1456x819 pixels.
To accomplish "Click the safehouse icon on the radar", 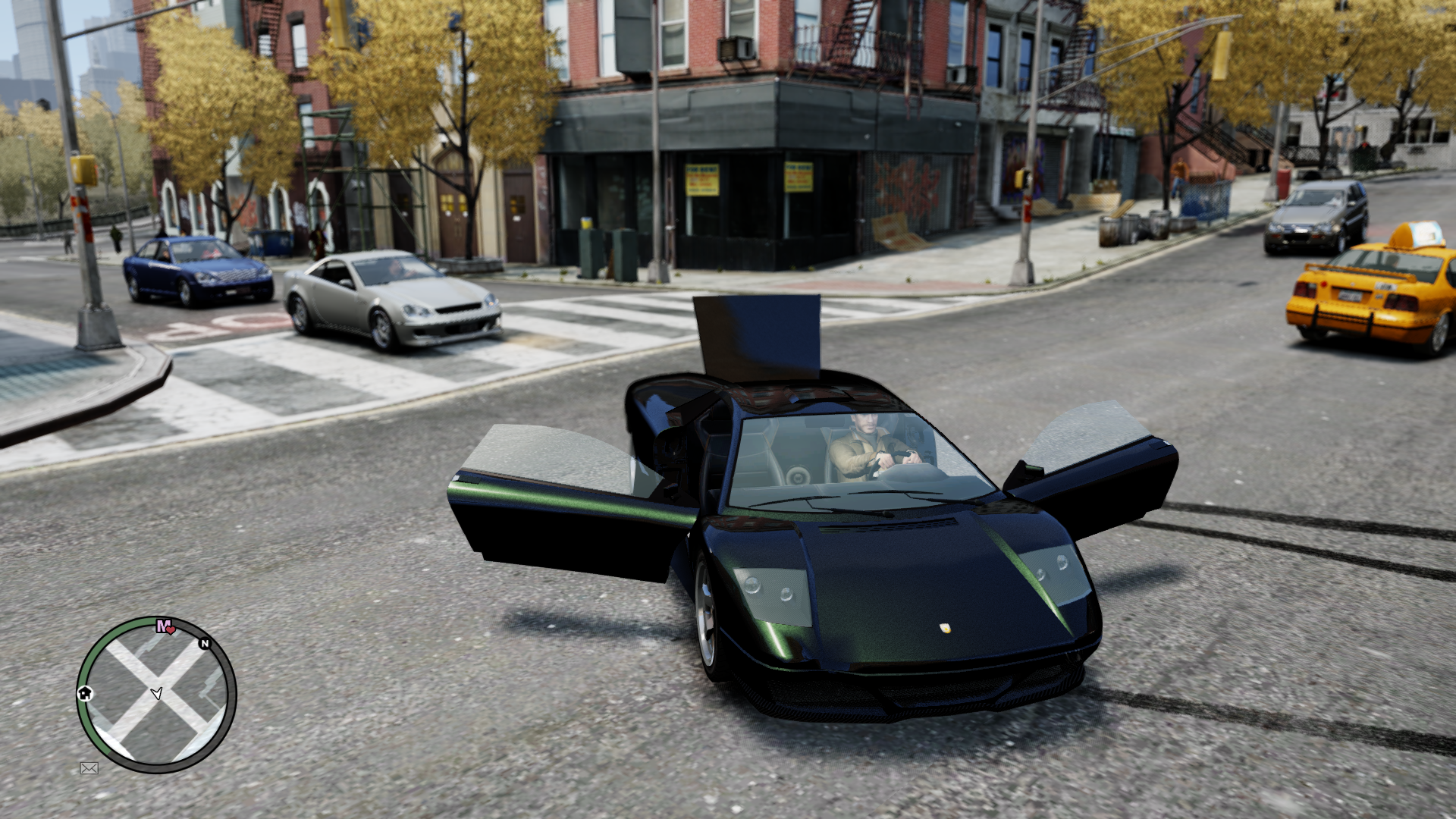I will pyautogui.click(x=85, y=693).
